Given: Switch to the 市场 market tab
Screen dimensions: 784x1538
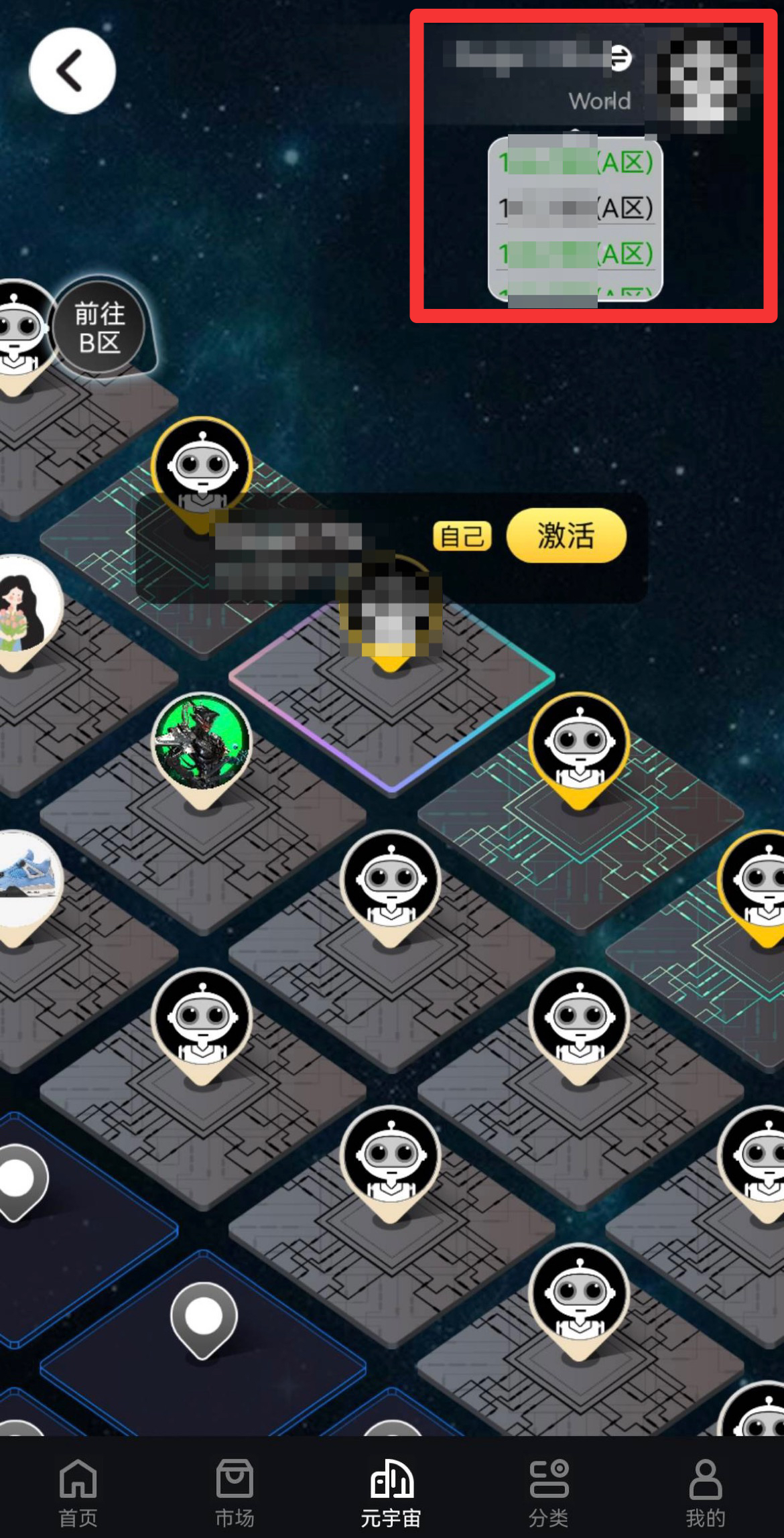Looking at the screenshot, I should [x=235, y=1490].
